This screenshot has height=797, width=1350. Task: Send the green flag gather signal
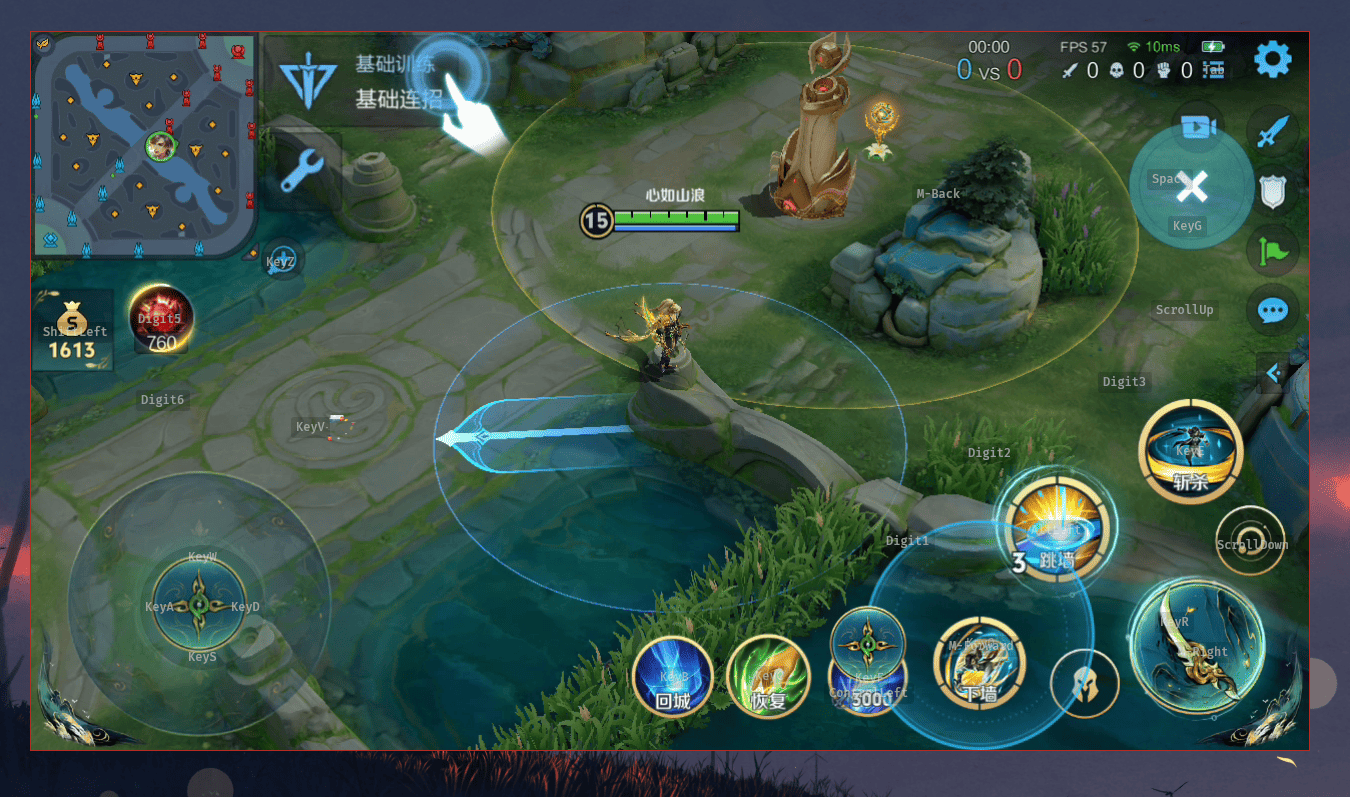[1272, 250]
